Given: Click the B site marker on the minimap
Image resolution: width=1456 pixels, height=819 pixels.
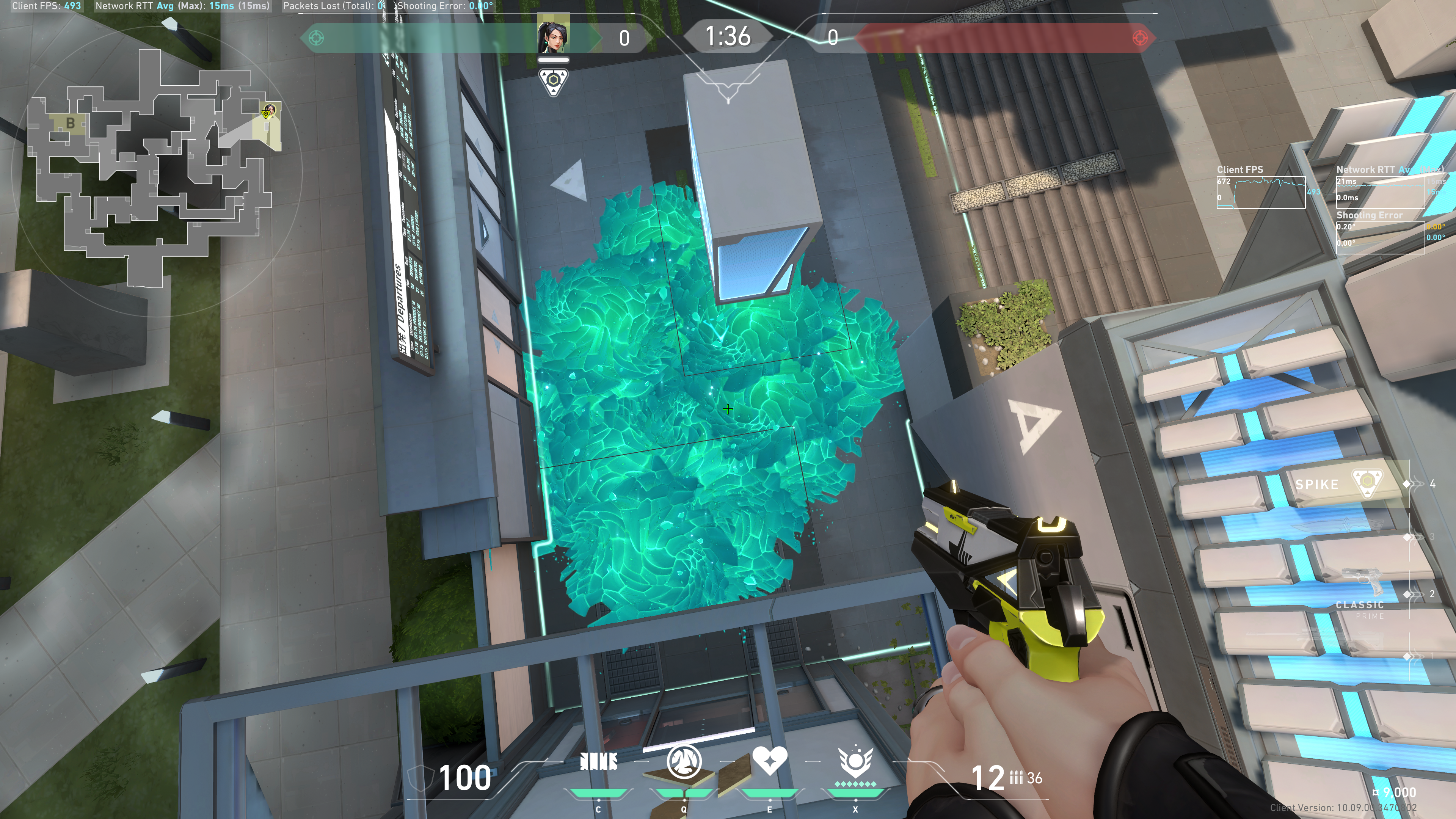Looking at the screenshot, I should (70, 122).
